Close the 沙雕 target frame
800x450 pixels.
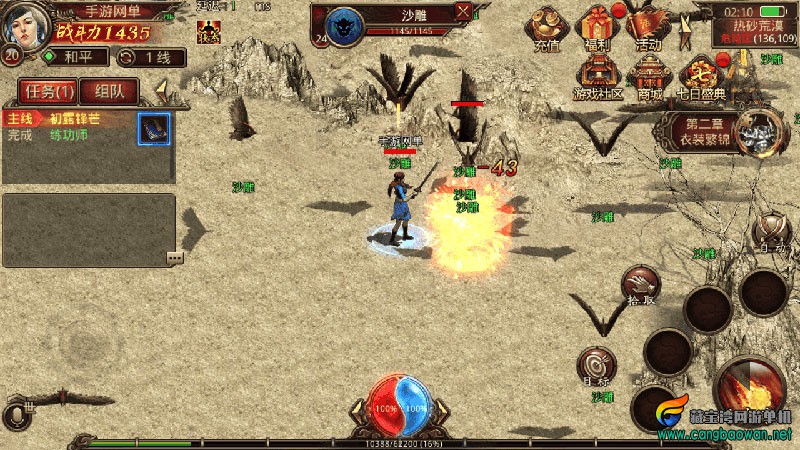(463, 12)
